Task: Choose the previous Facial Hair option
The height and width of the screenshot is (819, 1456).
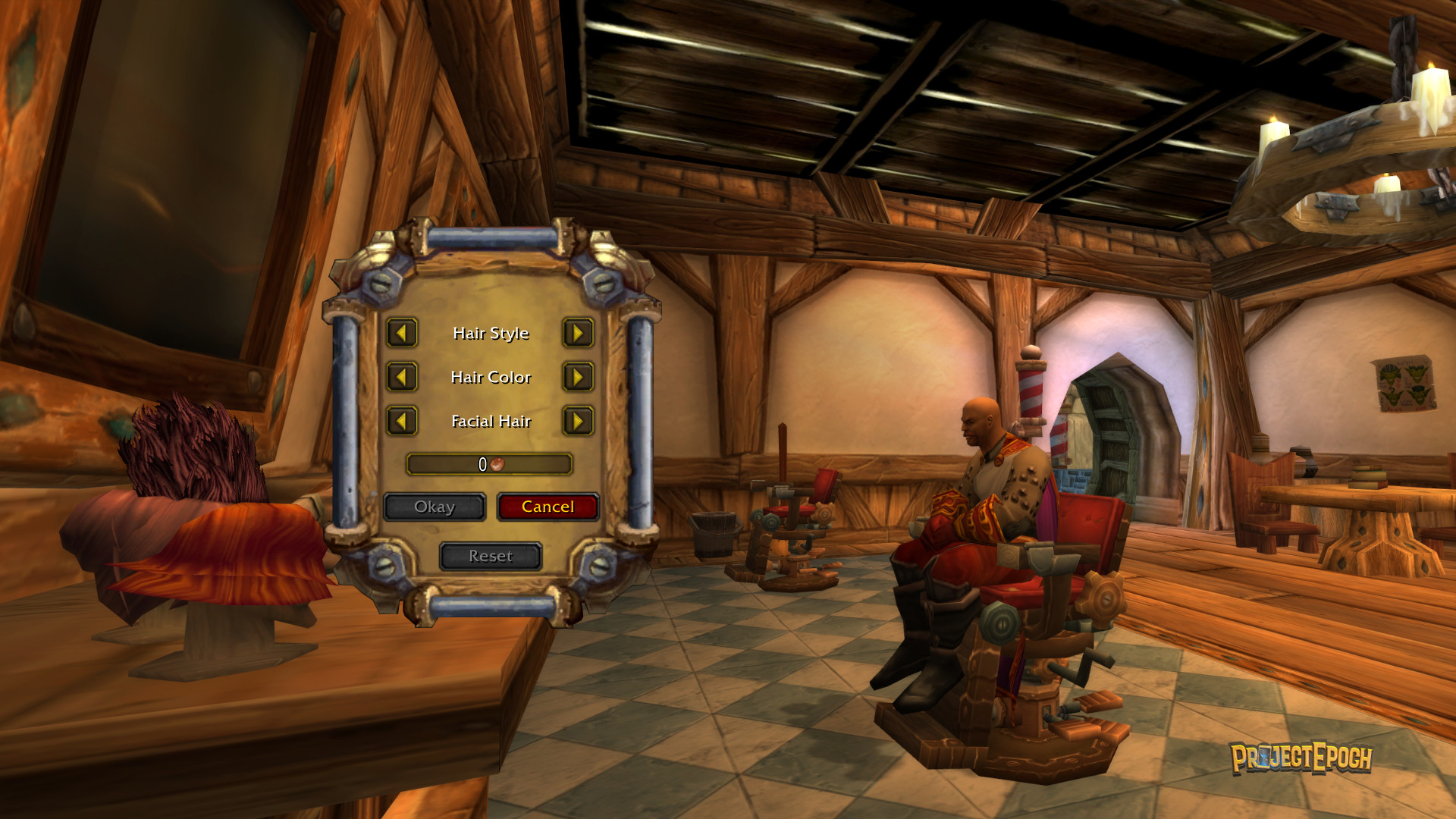Action: point(402,421)
